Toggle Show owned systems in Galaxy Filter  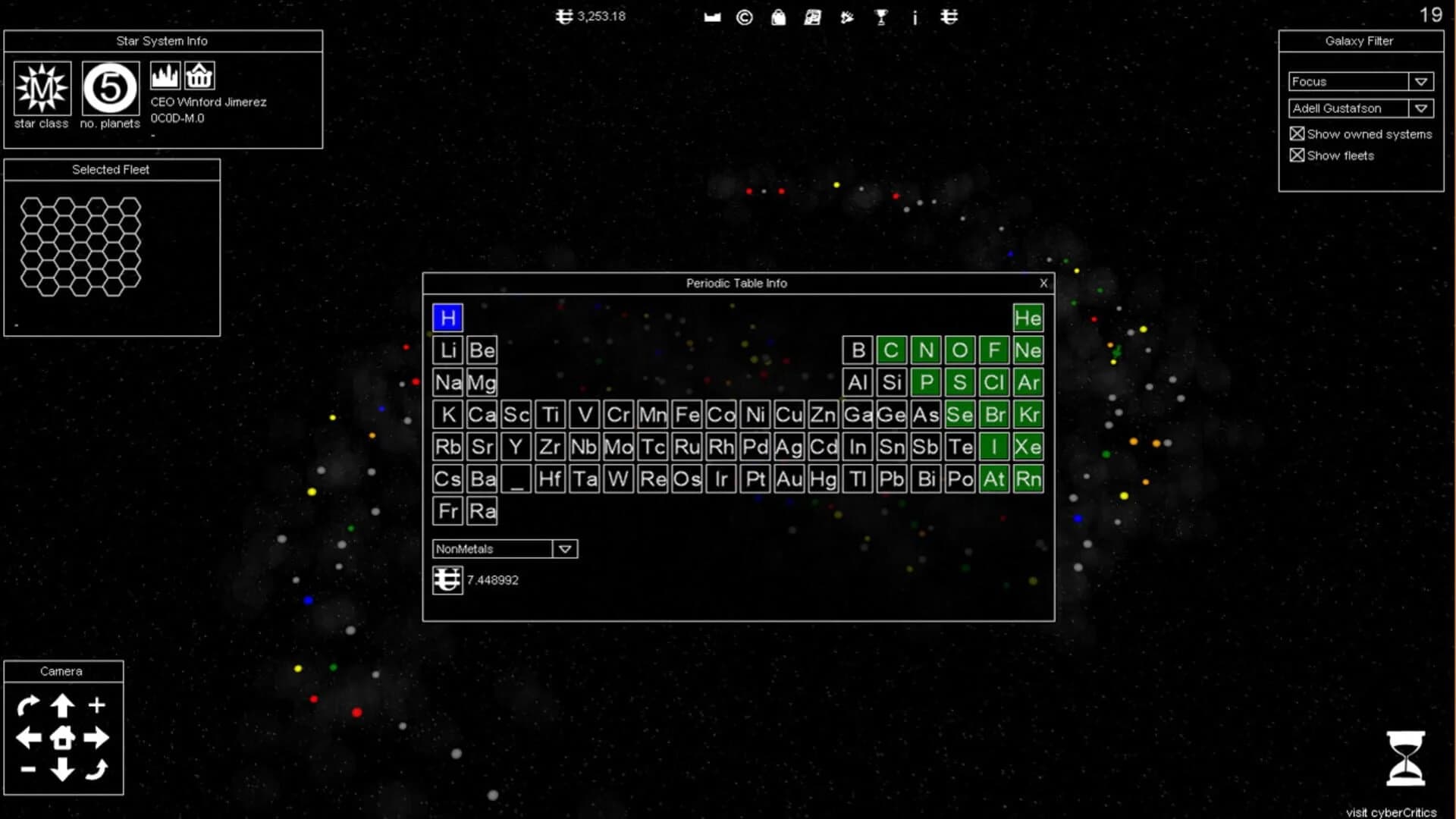click(x=1297, y=133)
